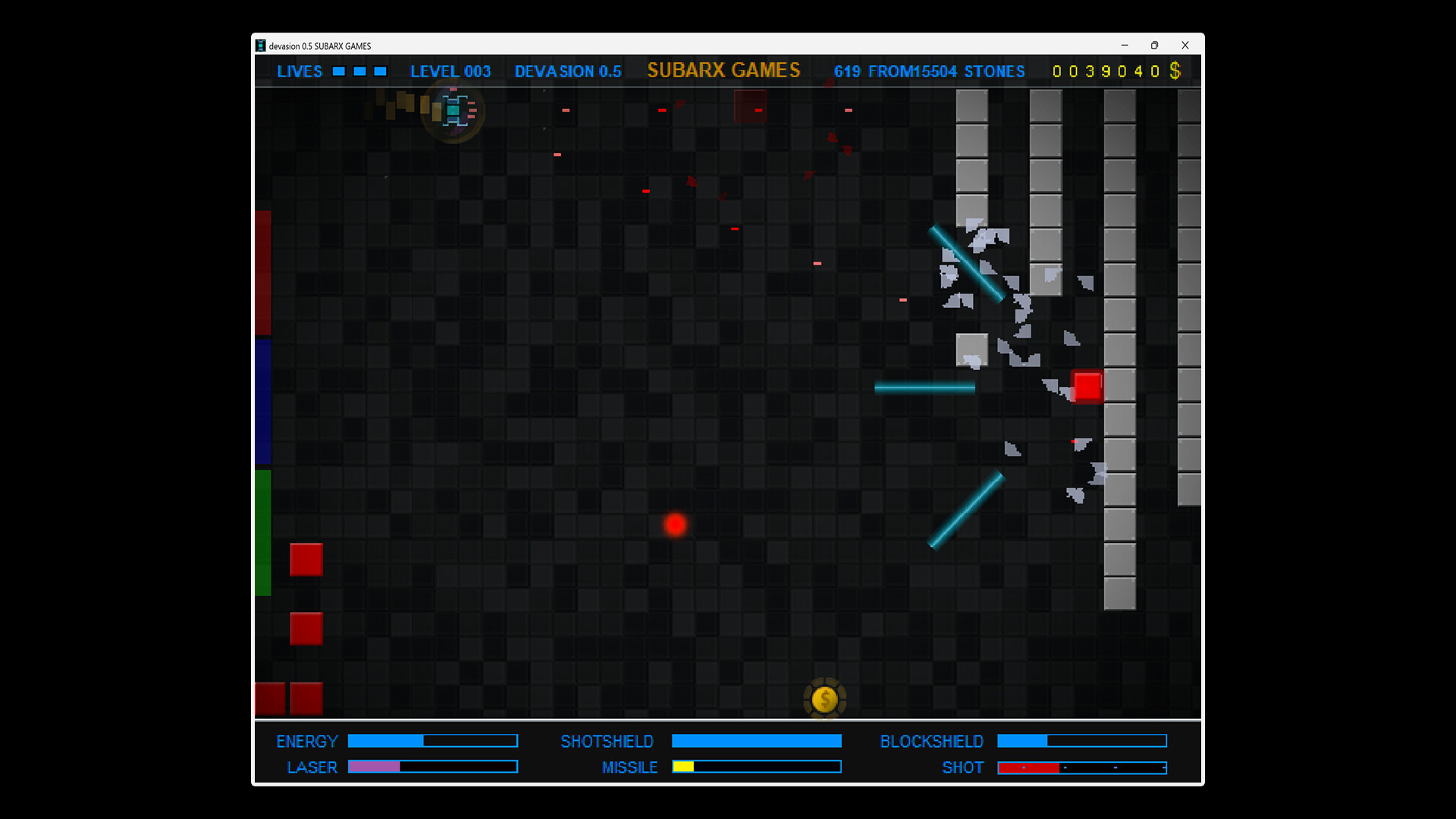Click the red block inside the top wall

point(749,106)
